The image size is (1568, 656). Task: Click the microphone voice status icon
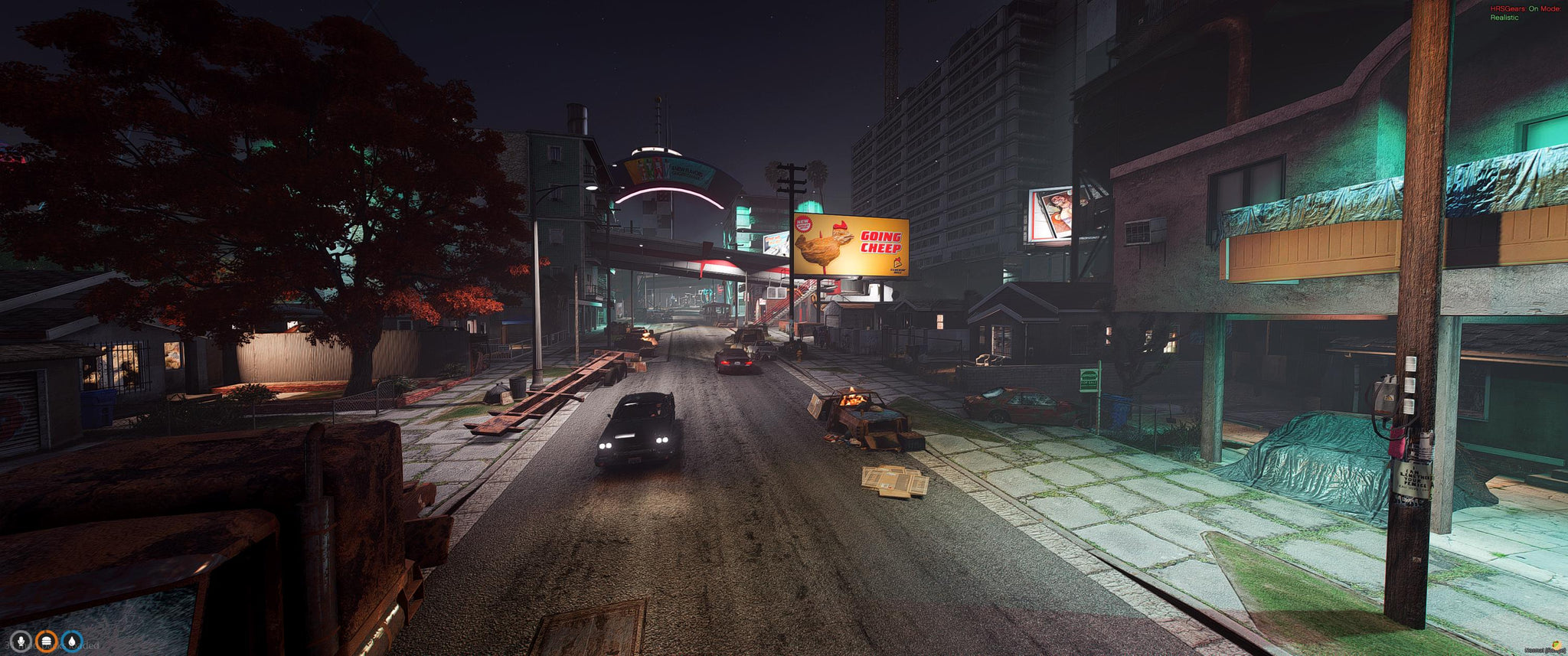pos(20,641)
